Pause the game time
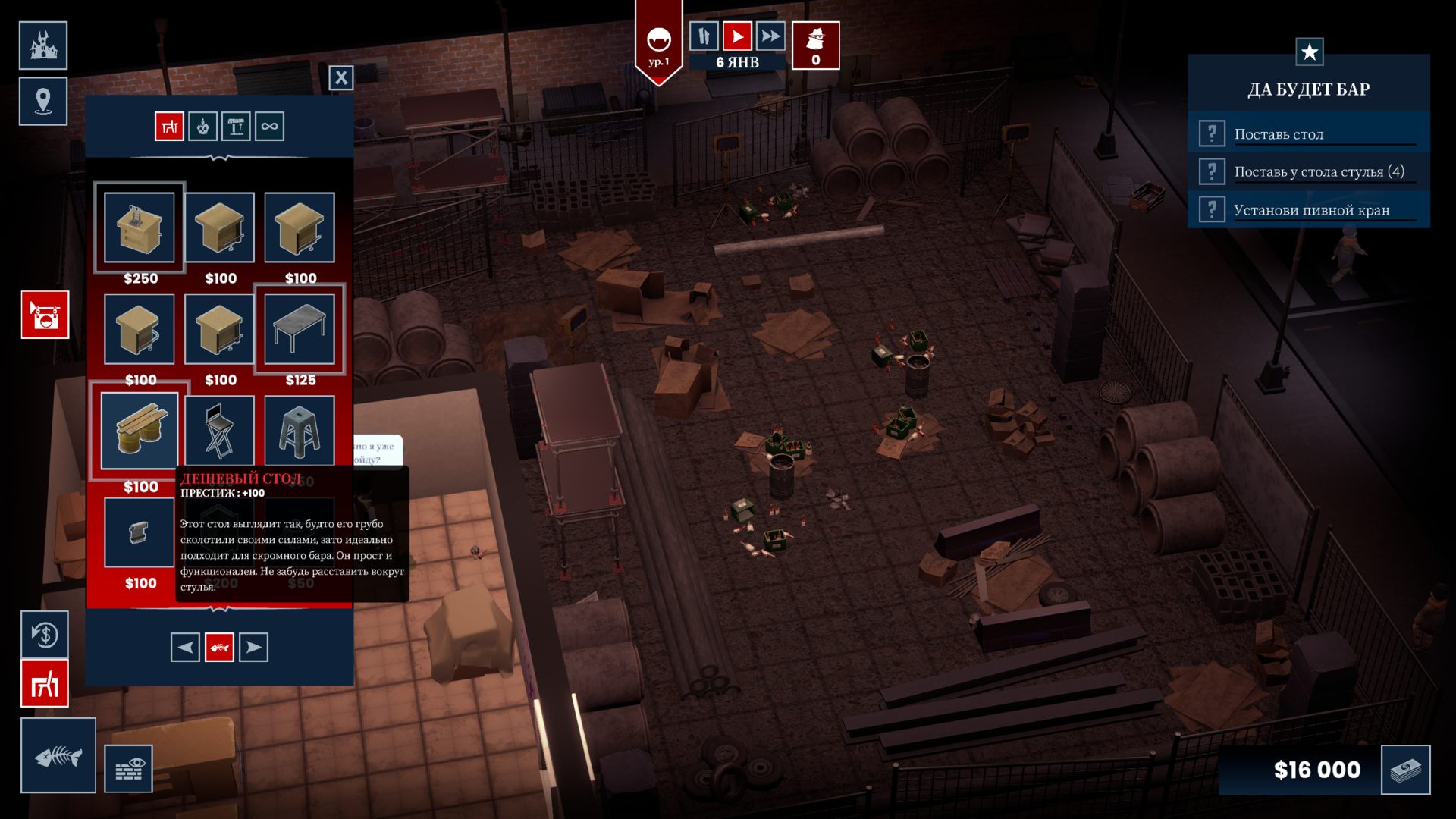Viewport: 1456px width, 819px height. click(704, 36)
